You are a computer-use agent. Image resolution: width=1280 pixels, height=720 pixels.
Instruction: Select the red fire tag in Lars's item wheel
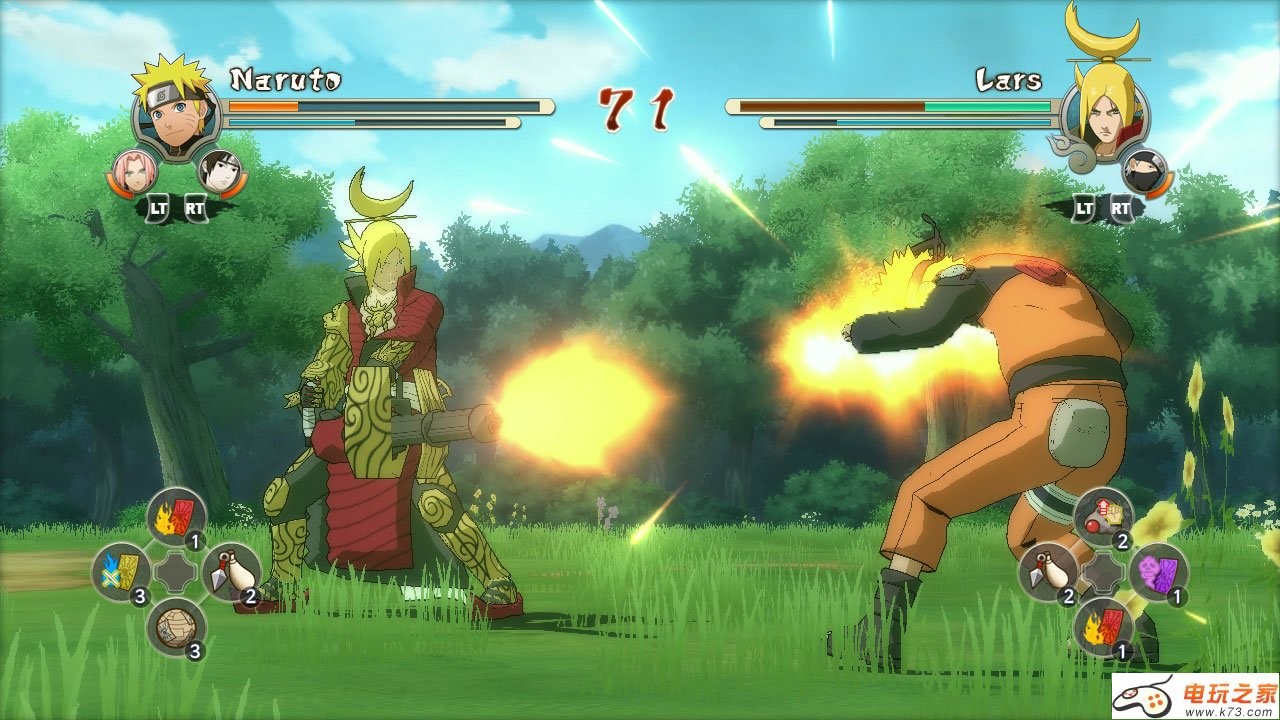1103,627
